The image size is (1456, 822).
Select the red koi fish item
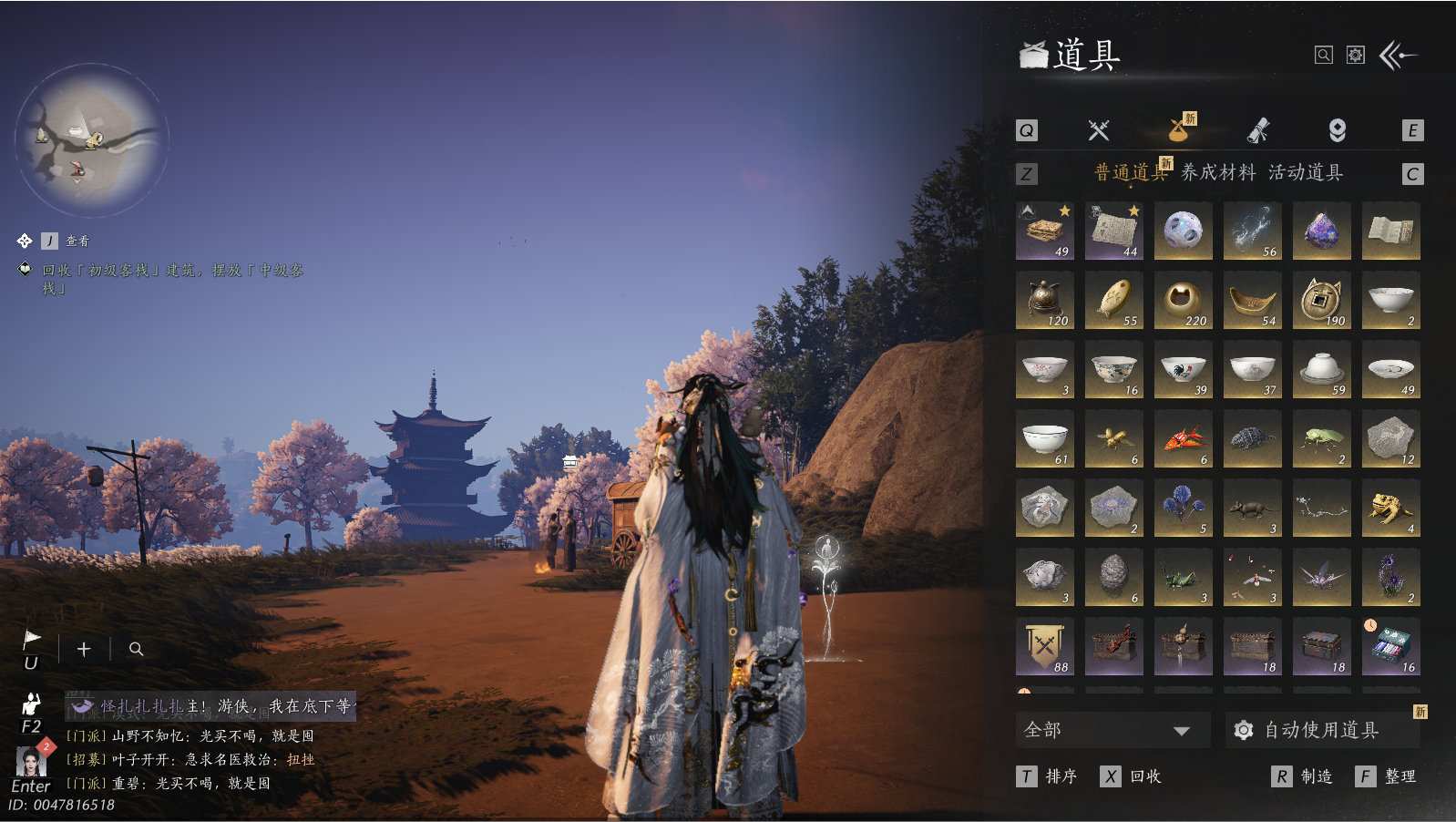click(1183, 438)
